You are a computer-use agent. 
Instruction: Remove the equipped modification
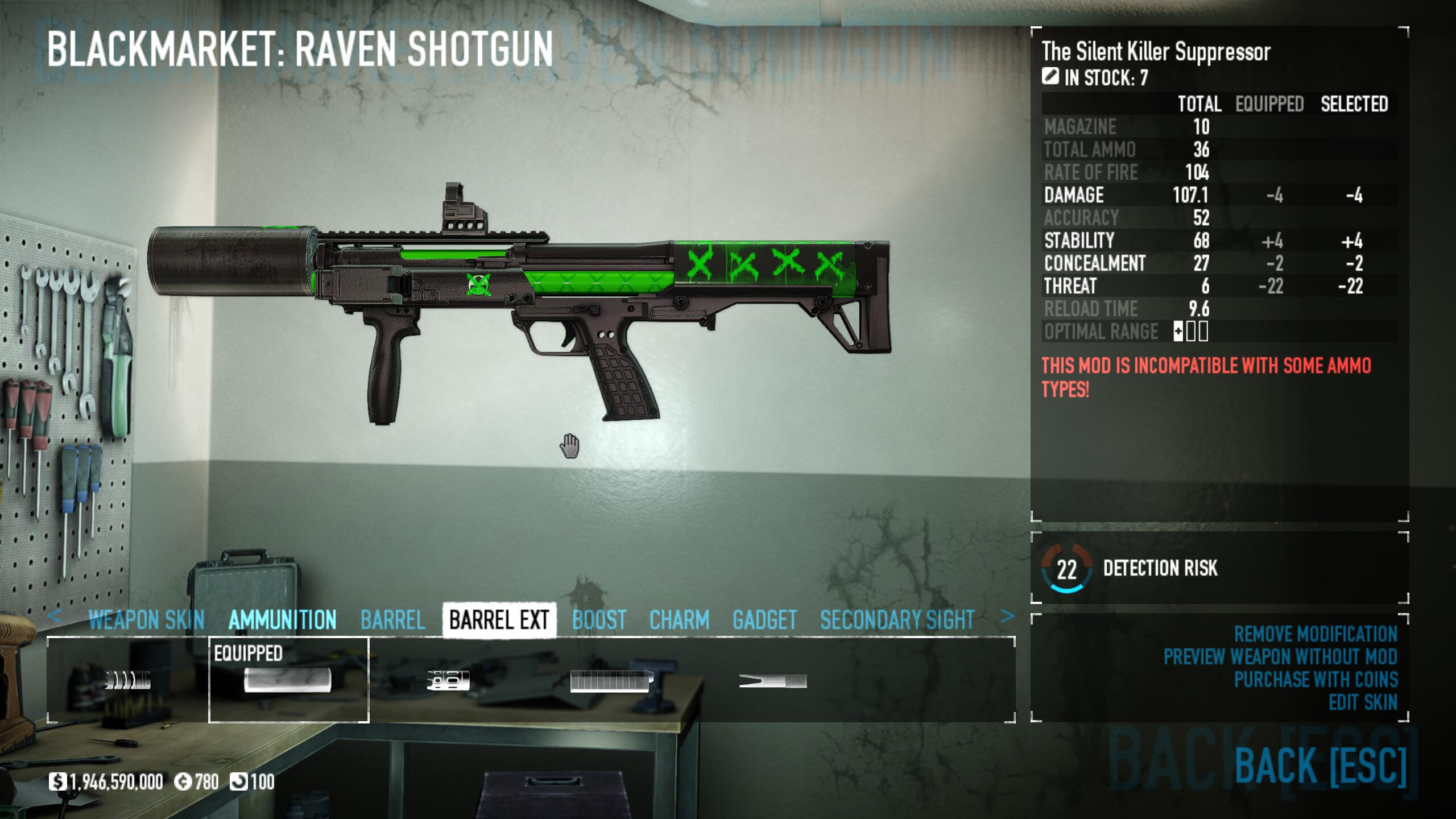1315,634
